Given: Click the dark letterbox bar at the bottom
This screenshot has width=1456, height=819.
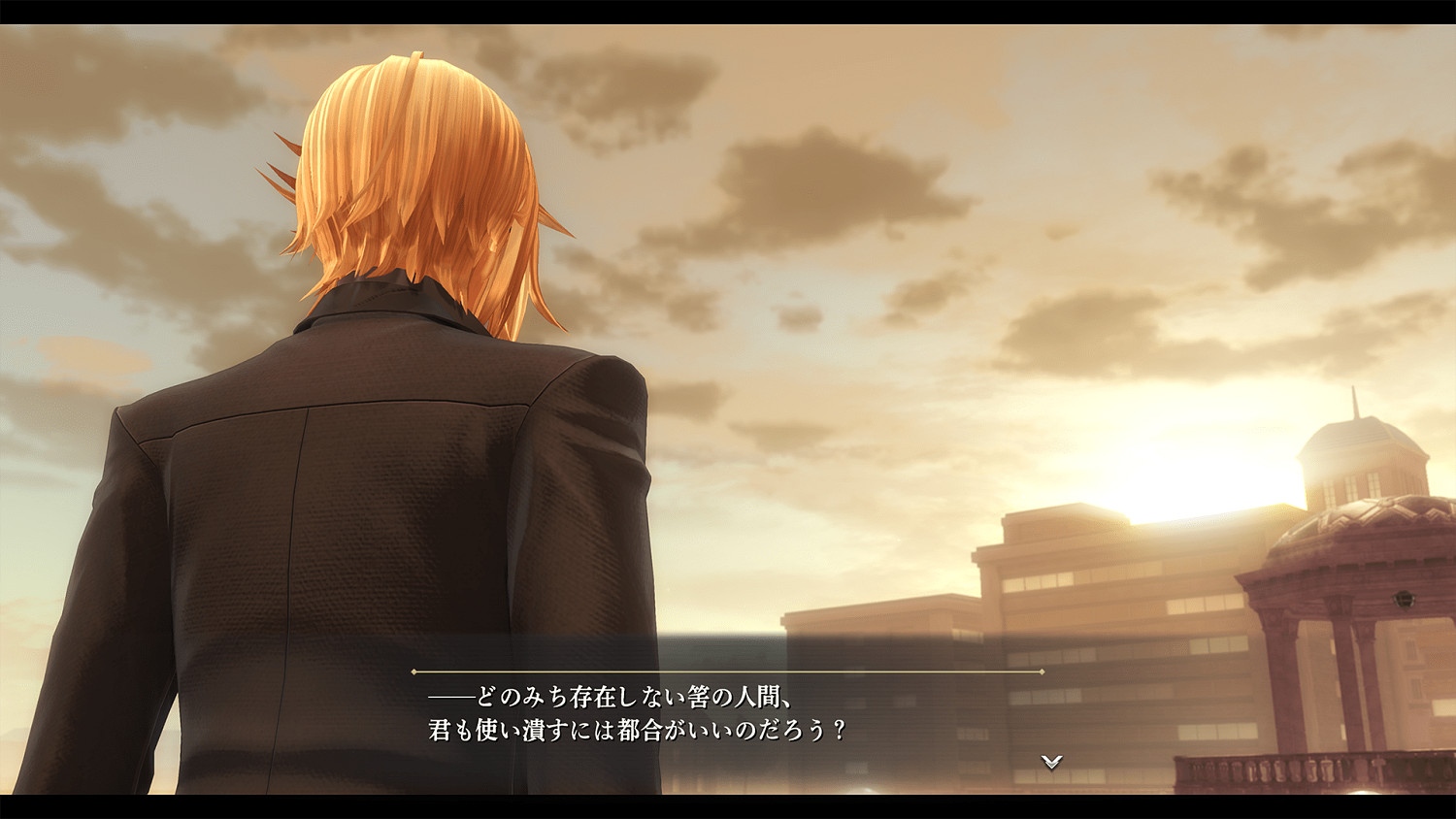Looking at the screenshot, I should (728, 807).
